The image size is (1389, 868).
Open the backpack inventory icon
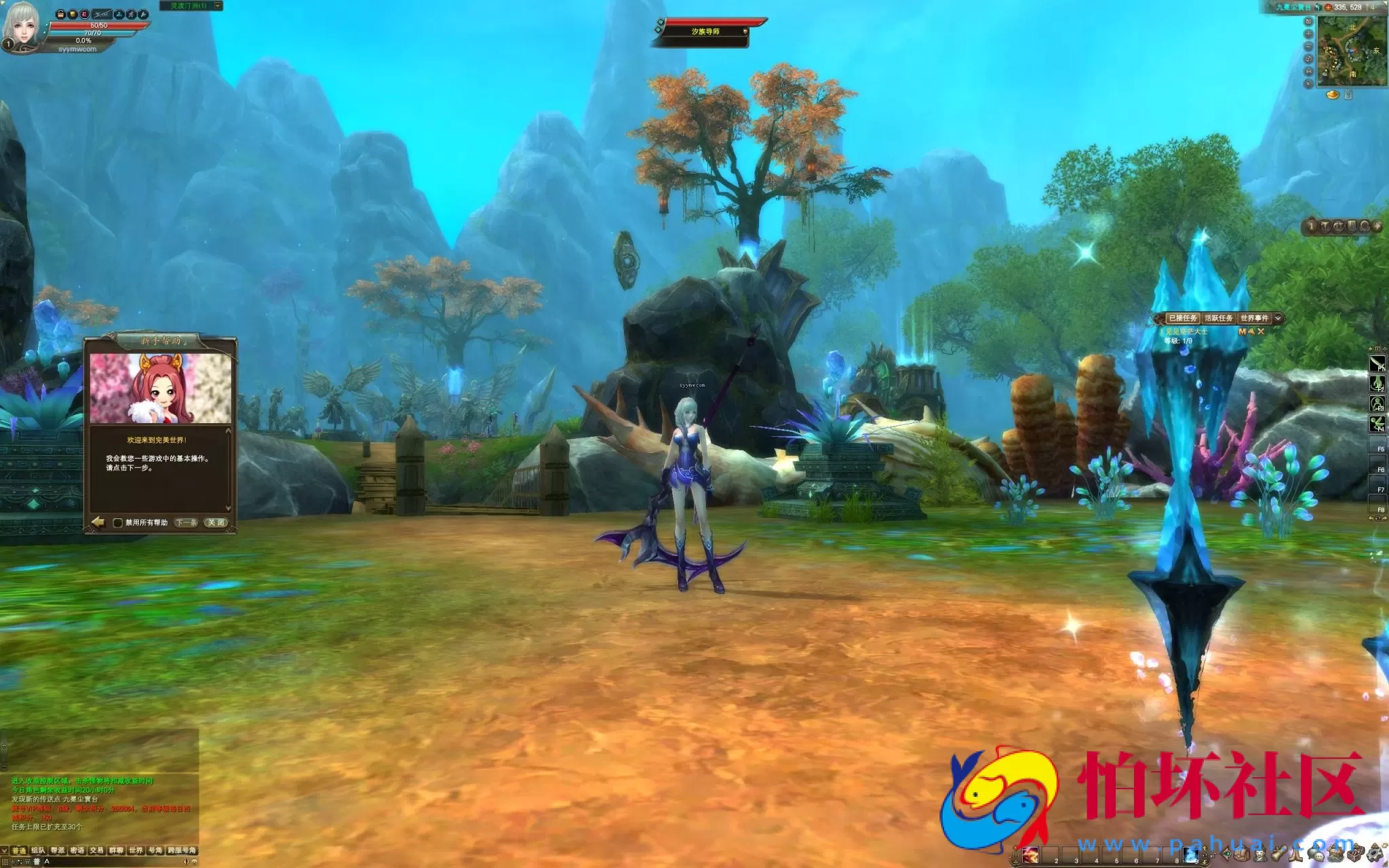pos(1243,854)
